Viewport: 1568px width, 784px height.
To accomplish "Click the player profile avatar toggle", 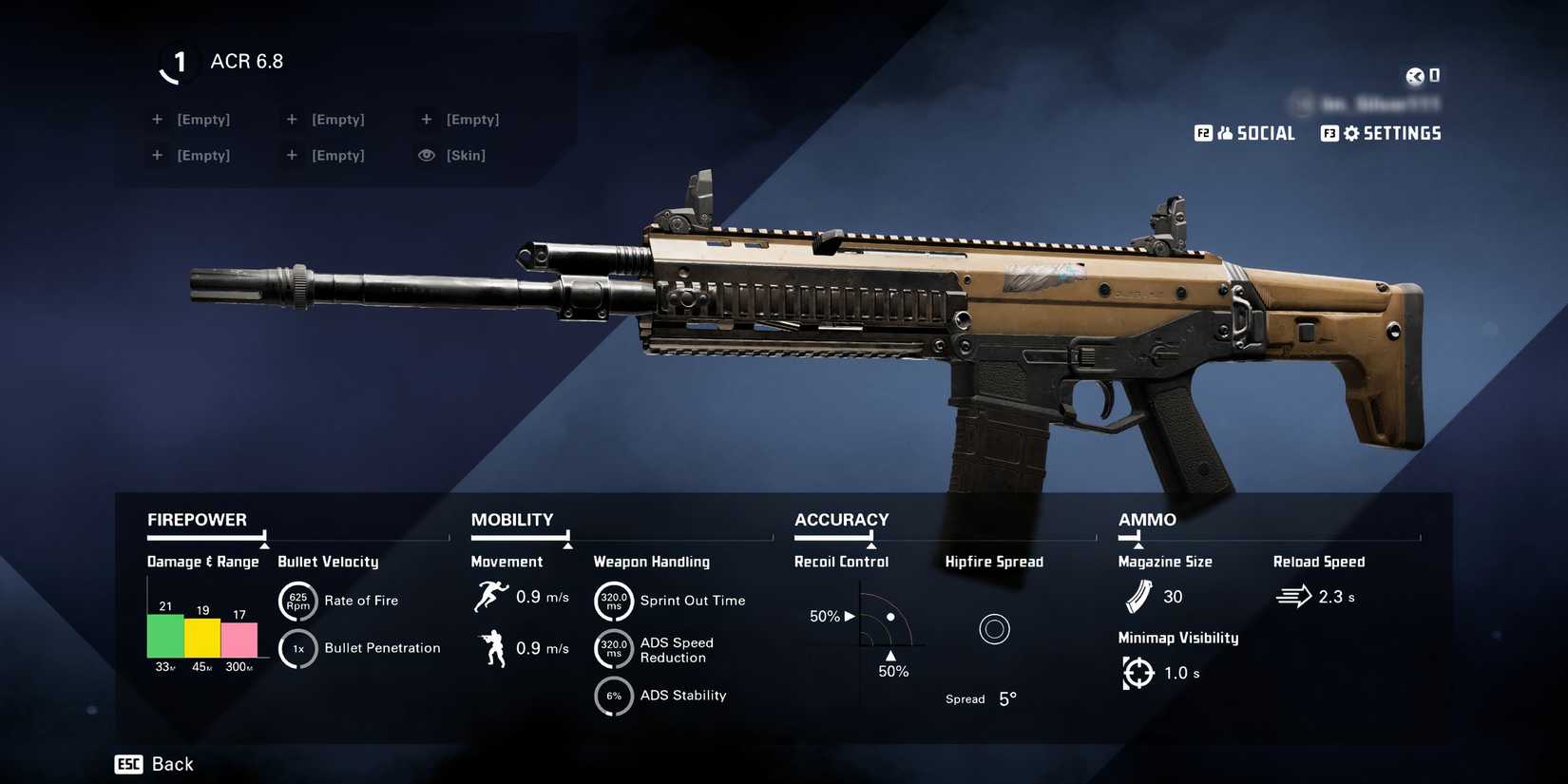I will (x=1300, y=105).
